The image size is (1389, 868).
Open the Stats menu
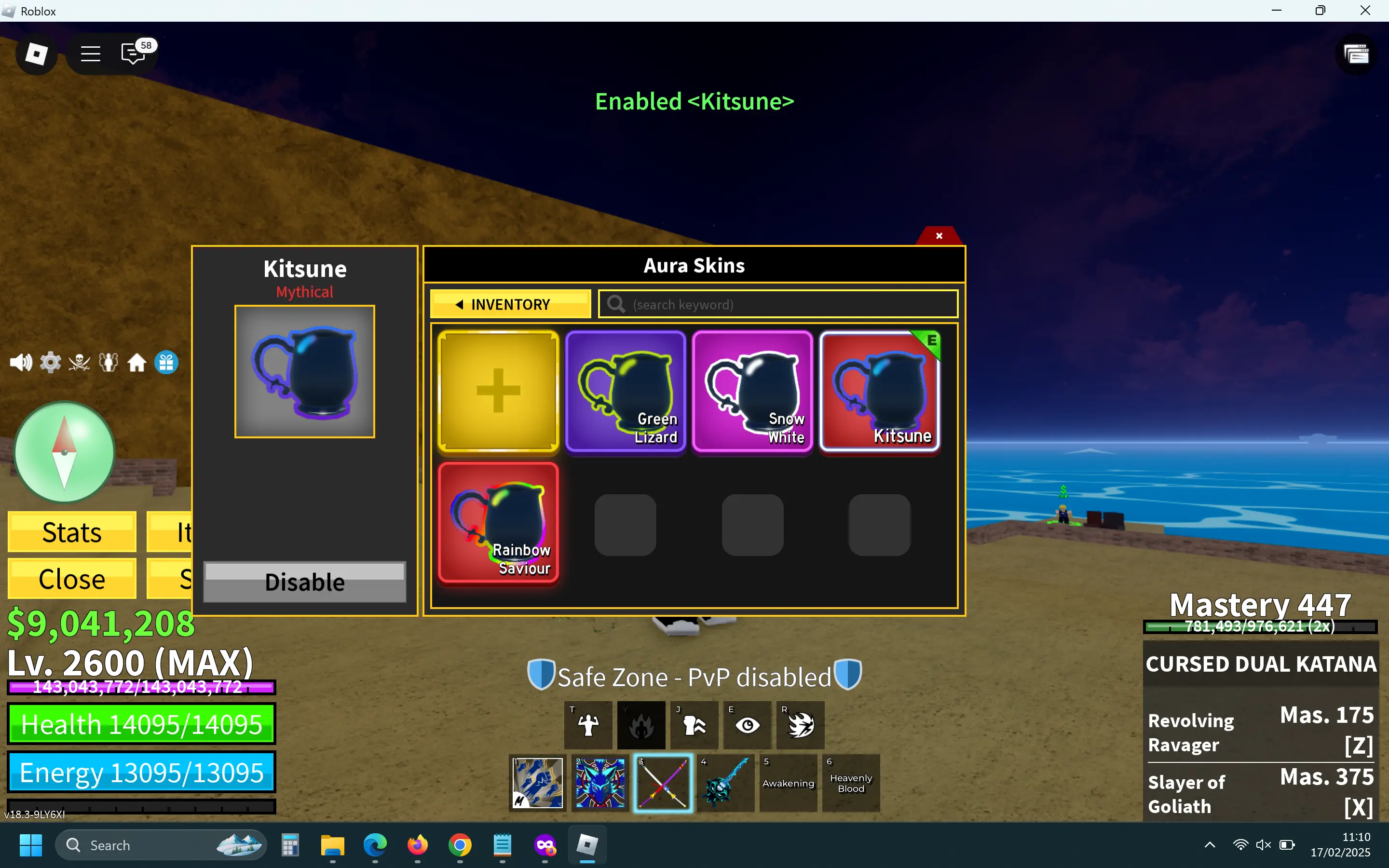click(x=71, y=531)
